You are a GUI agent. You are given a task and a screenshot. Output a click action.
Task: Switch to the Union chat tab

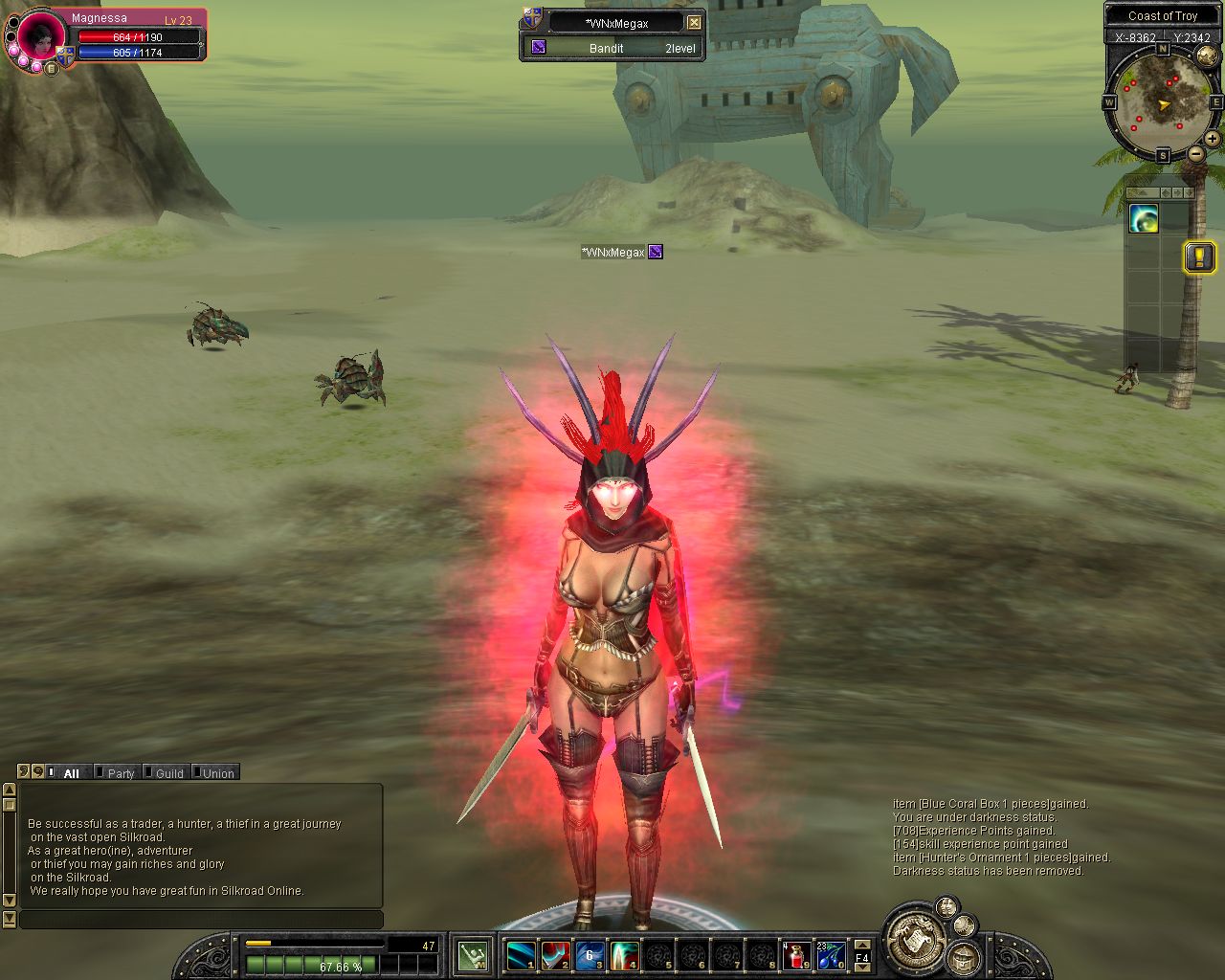click(x=217, y=773)
